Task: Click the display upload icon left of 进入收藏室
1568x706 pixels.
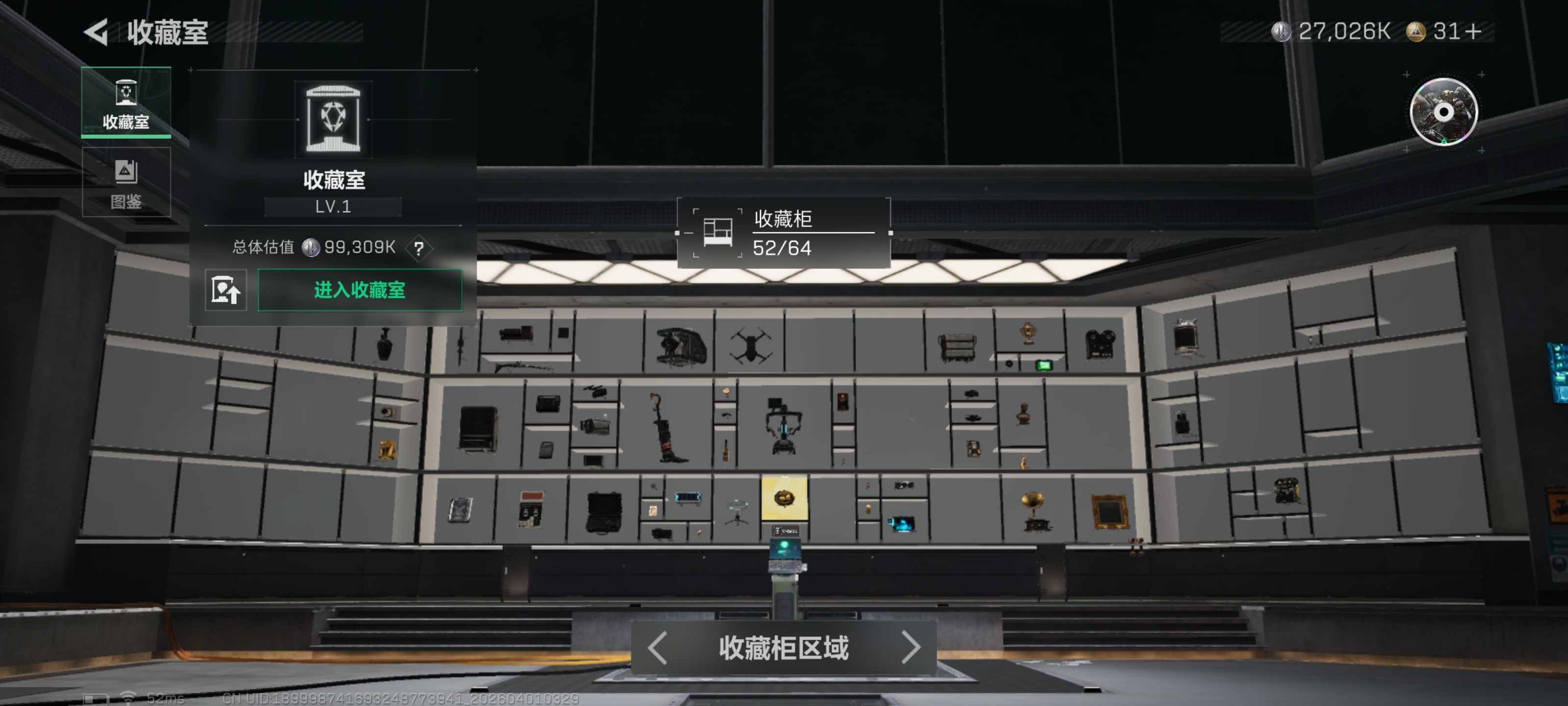Action: point(226,291)
